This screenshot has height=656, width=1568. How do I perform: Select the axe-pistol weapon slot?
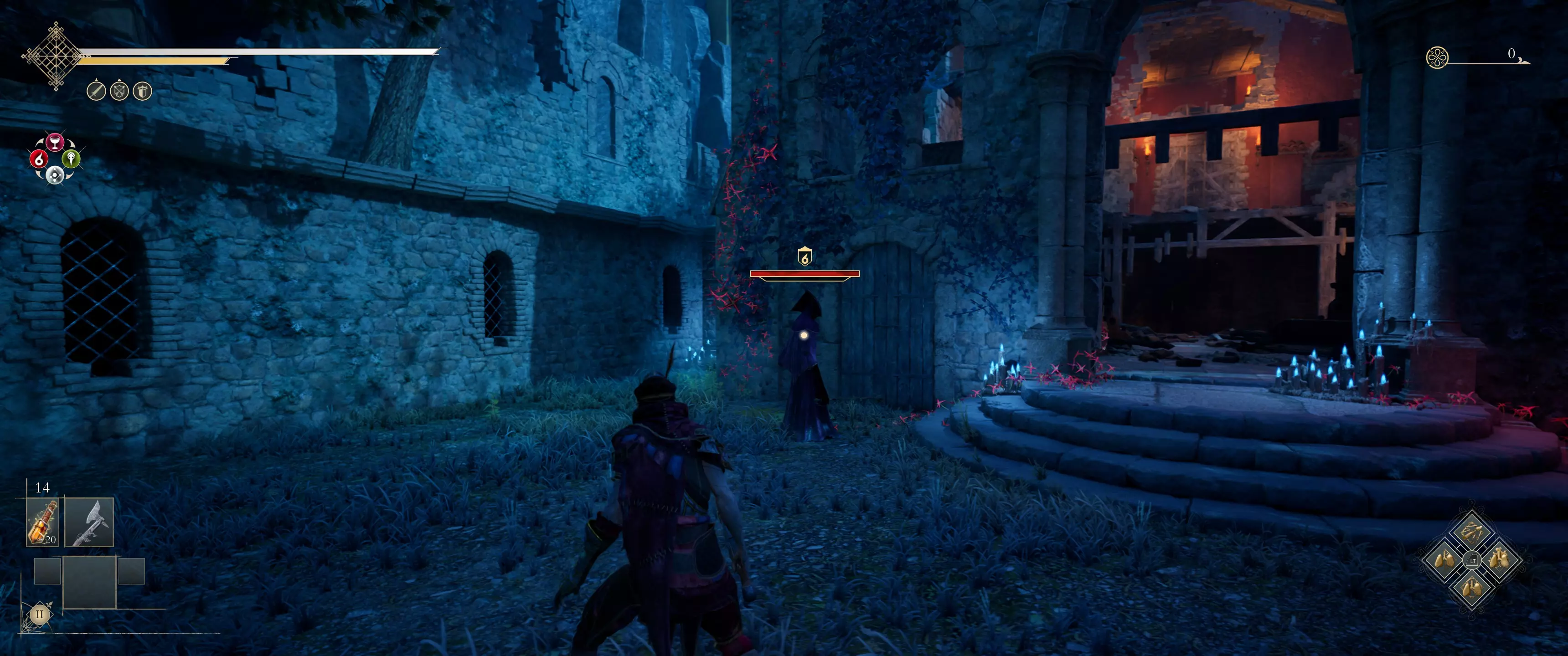click(89, 522)
